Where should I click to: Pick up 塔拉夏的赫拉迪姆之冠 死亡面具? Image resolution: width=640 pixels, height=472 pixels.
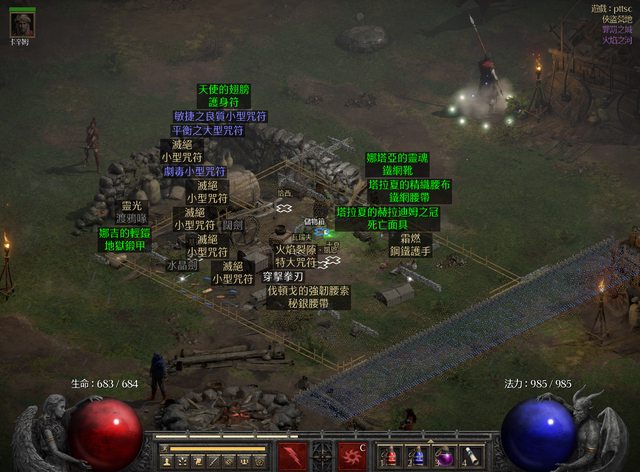[x=387, y=219]
